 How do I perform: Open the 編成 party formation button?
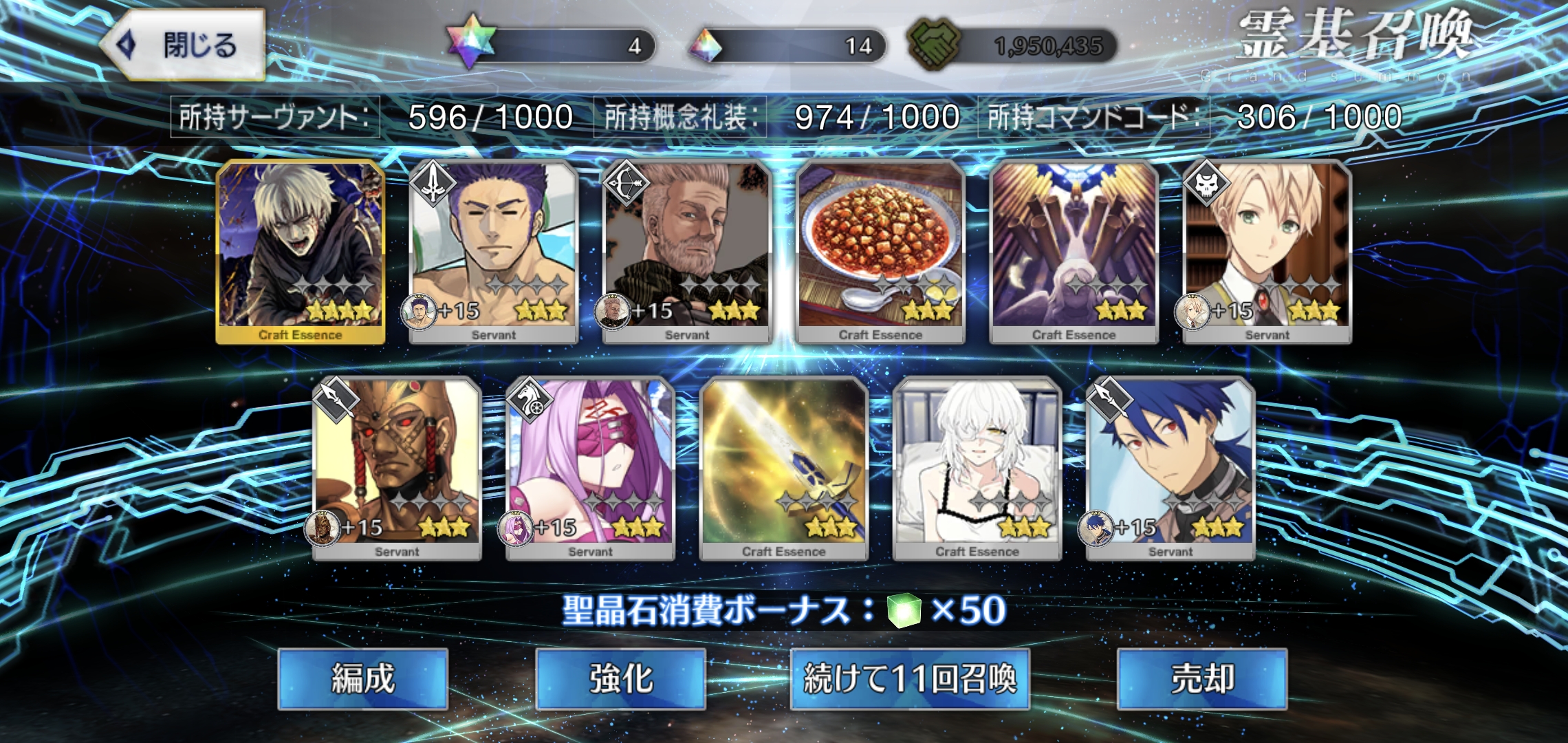pos(362,678)
